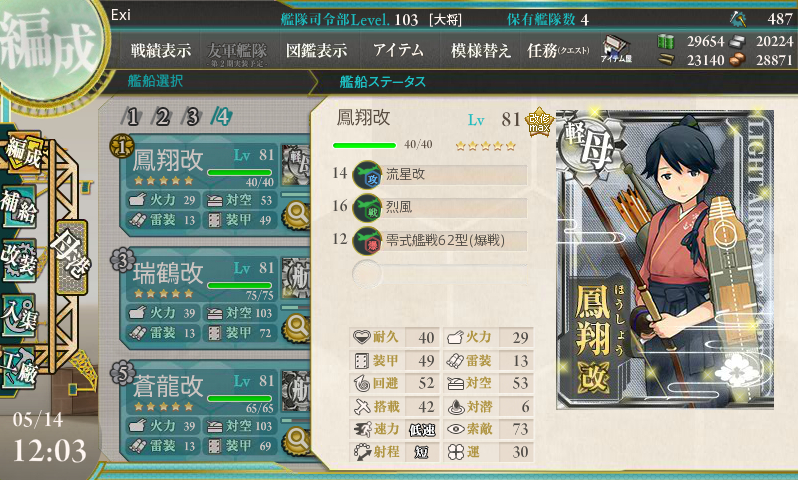This screenshot has width=798, height=480.
Task: Switch to fleet tab 3
Action: pyautogui.click(x=192, y=116)
